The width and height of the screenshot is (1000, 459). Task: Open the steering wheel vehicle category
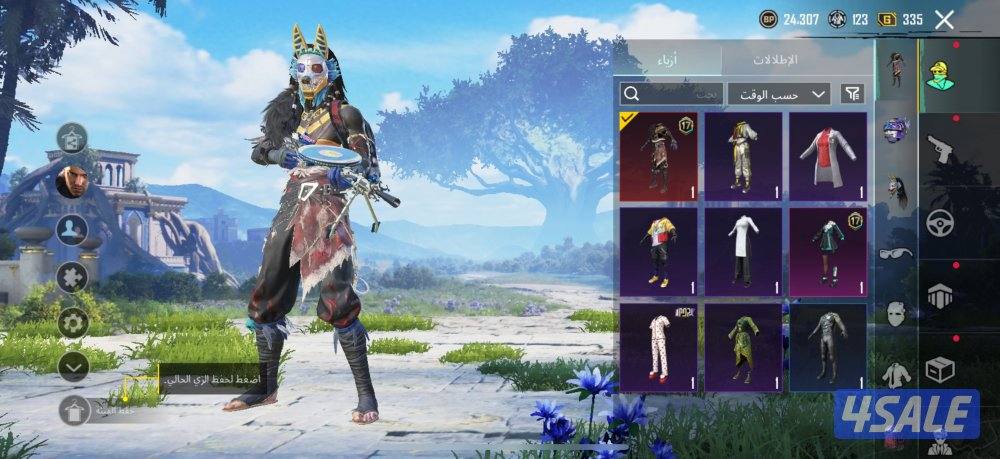(x=940, y=222)
